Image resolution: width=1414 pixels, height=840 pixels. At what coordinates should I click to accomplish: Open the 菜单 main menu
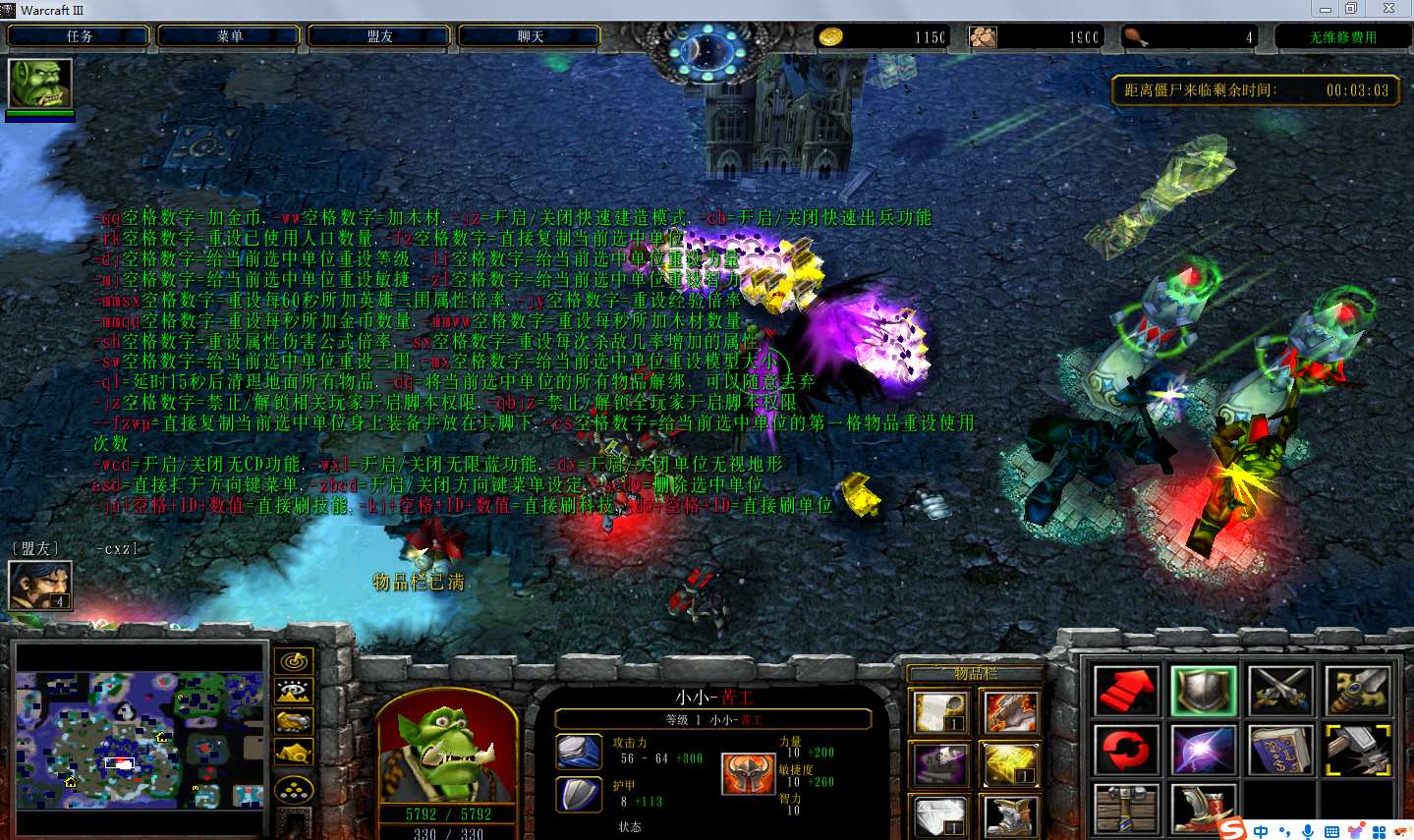[x=230, y=36]
